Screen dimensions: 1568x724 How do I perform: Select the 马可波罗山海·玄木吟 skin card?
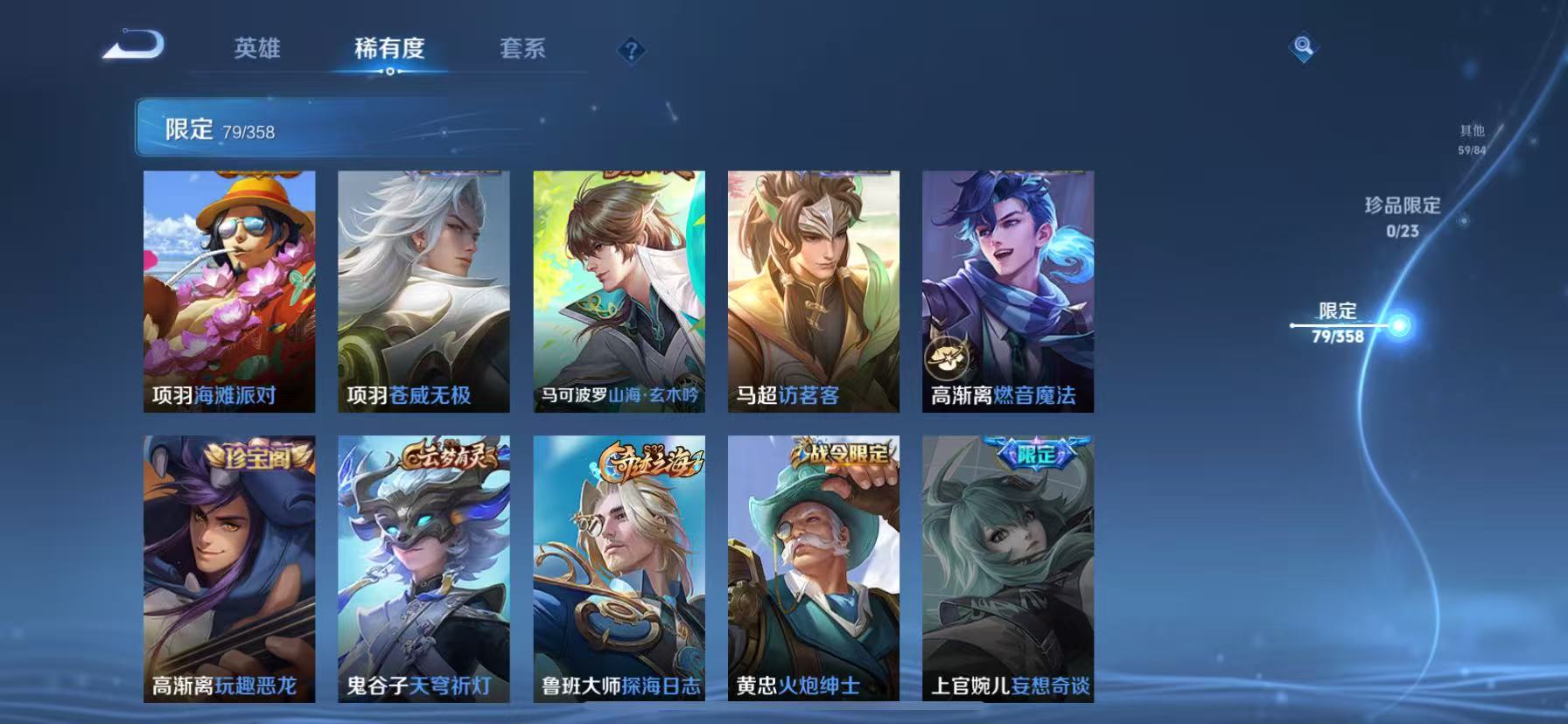coord(618,289)
